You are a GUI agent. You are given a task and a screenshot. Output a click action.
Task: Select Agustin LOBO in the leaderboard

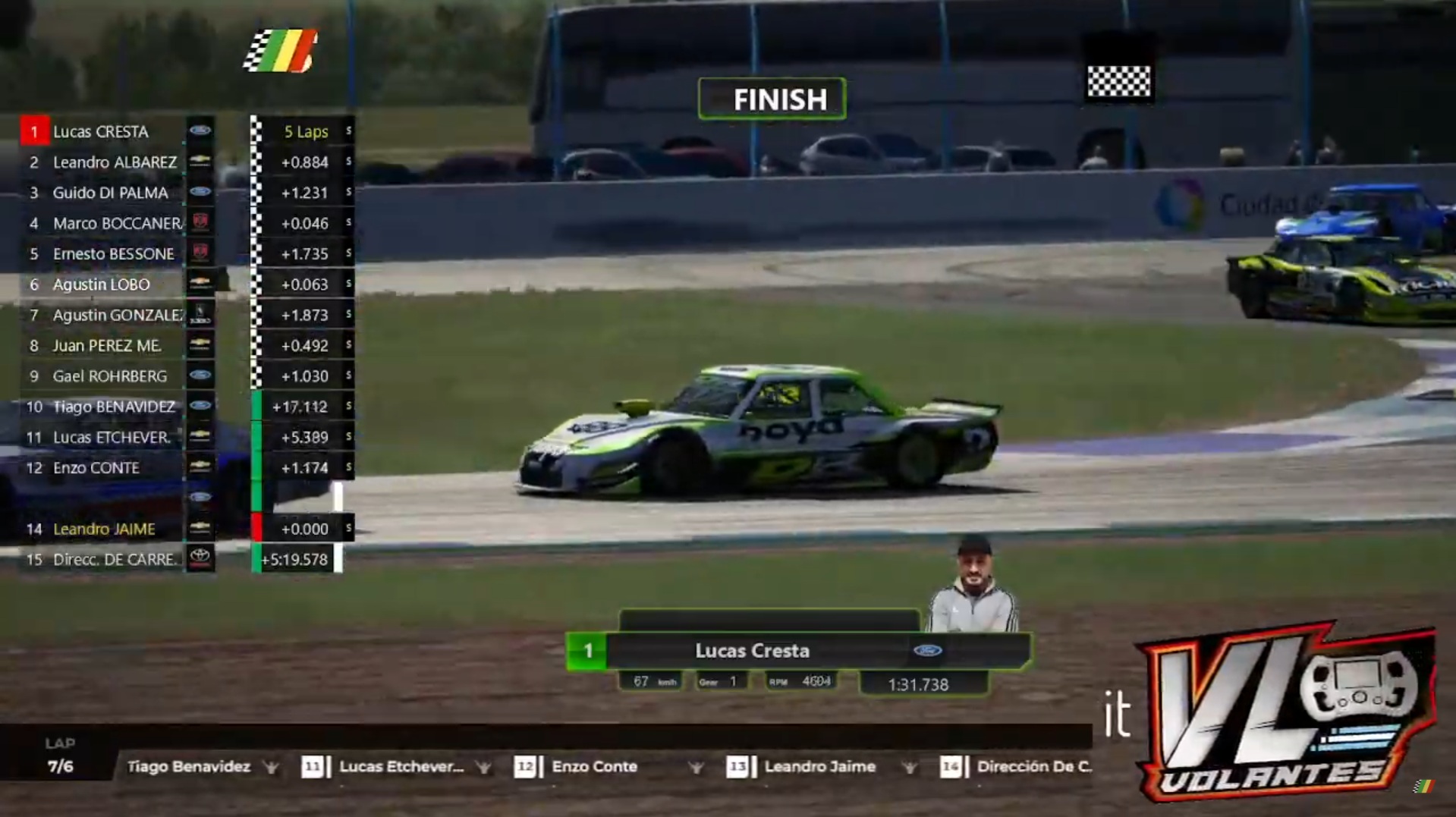(101, 284)
